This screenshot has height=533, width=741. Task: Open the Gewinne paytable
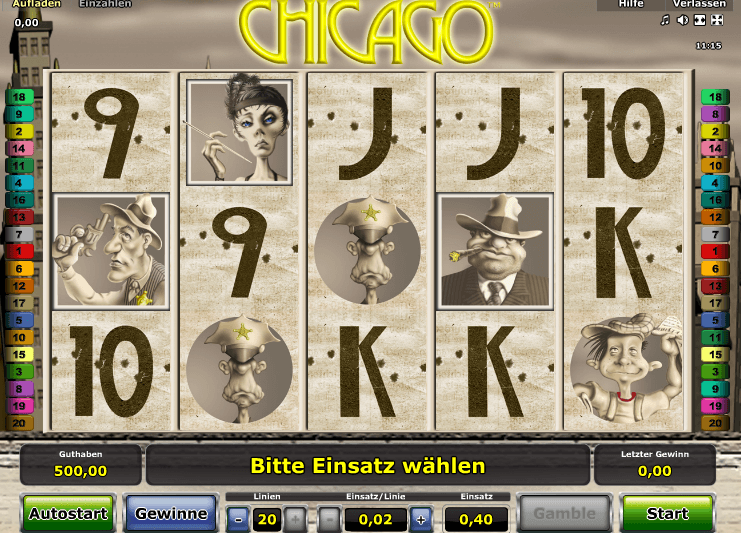tap(171, 514)
